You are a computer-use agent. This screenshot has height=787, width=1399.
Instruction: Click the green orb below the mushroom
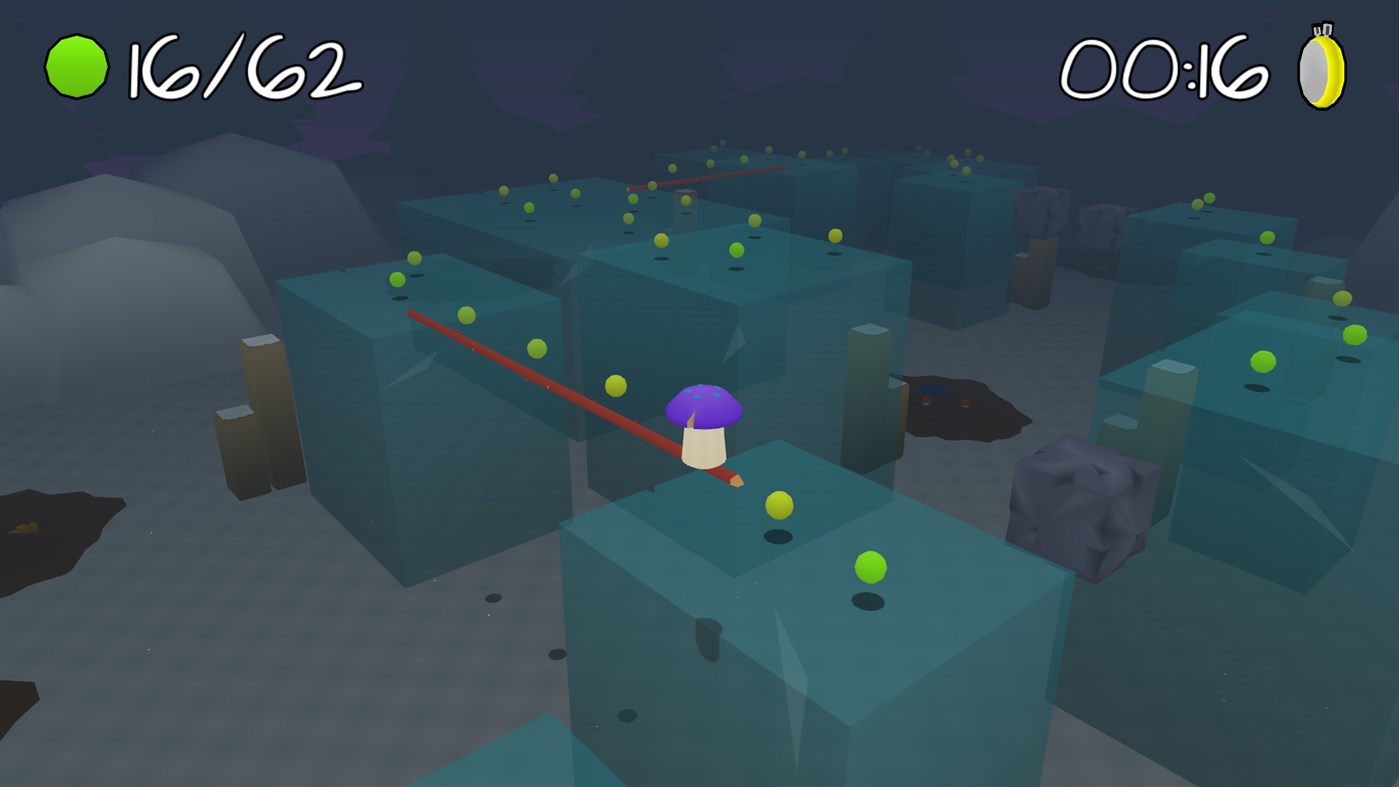coord(869,568)
